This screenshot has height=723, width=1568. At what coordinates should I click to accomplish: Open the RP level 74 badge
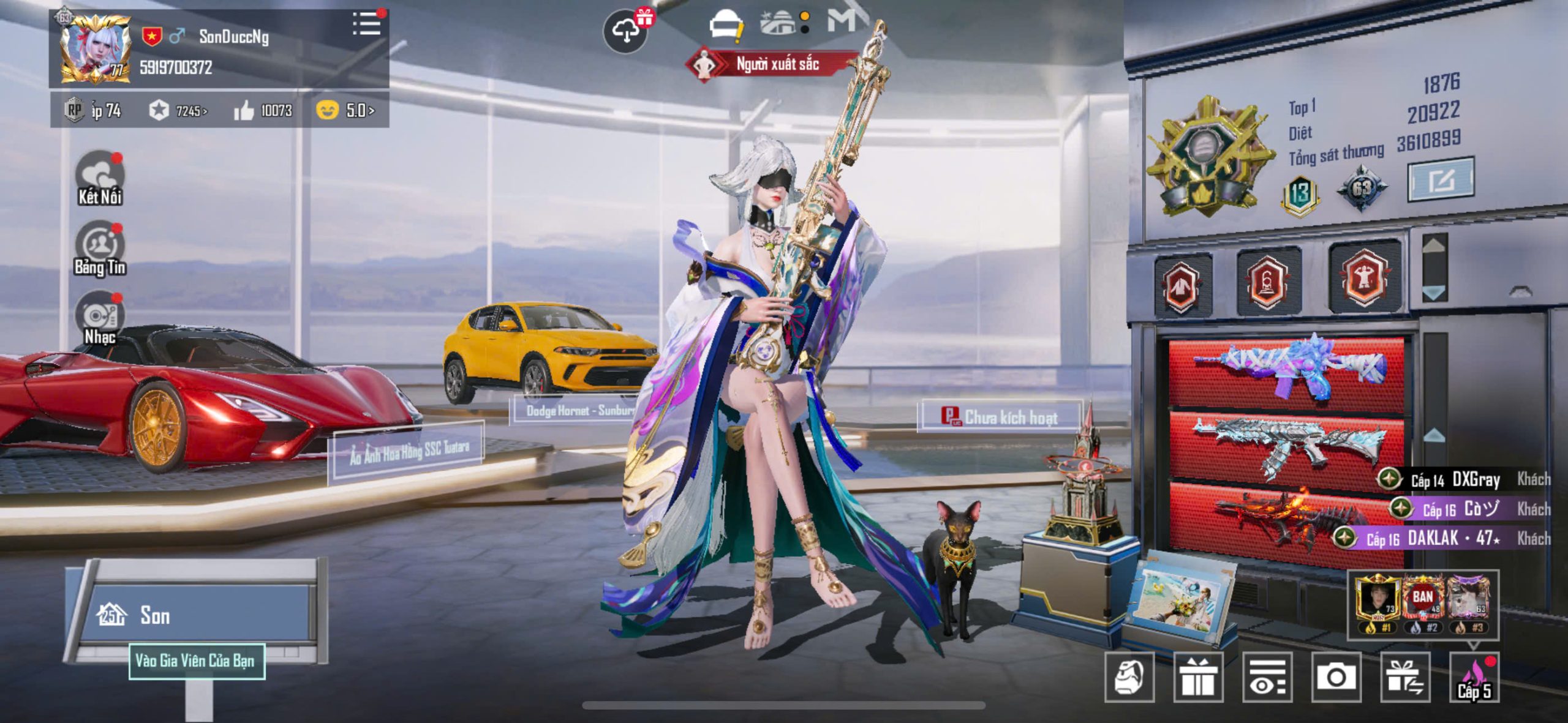point(93,111)
